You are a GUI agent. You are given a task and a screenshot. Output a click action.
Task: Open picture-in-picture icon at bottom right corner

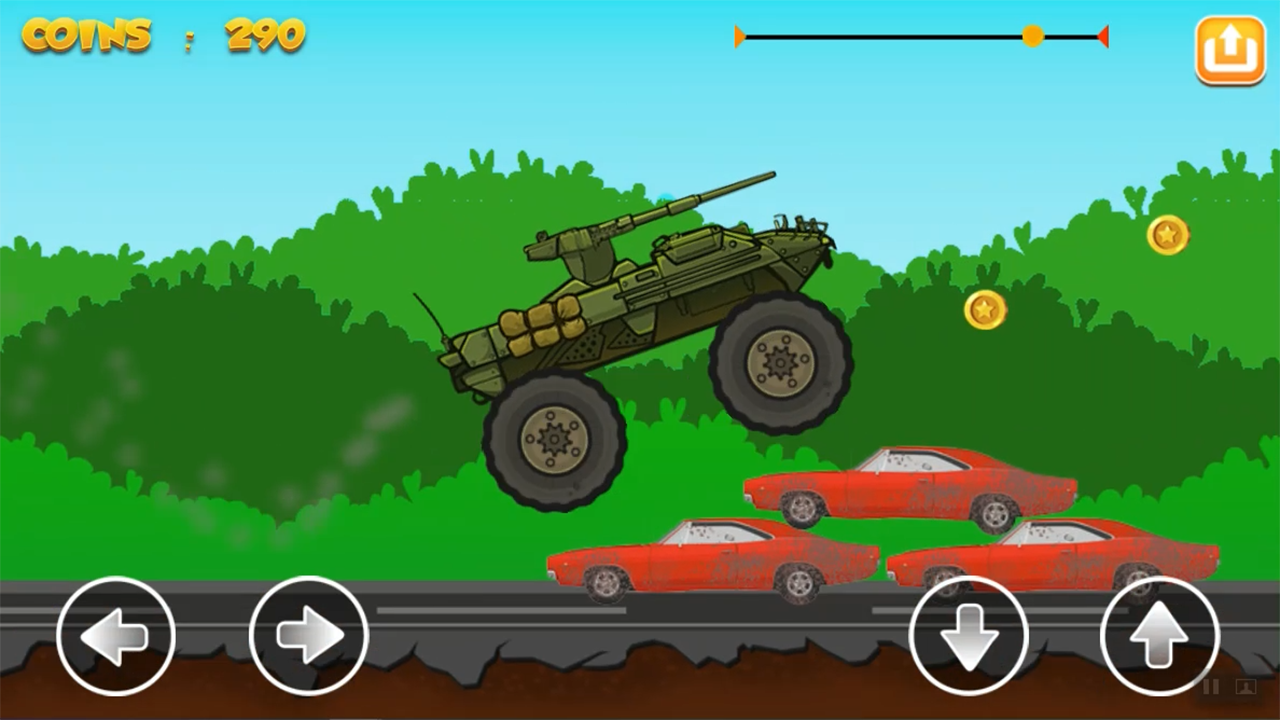1245,688
